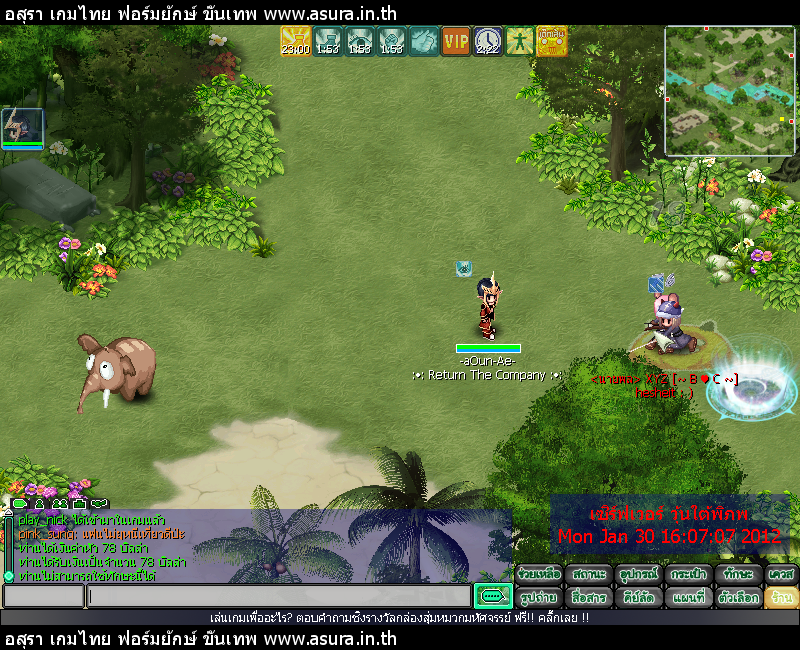Open the คีย์ลัด (Hotkeys) menu
800x650 pixels.
(636, 597)
